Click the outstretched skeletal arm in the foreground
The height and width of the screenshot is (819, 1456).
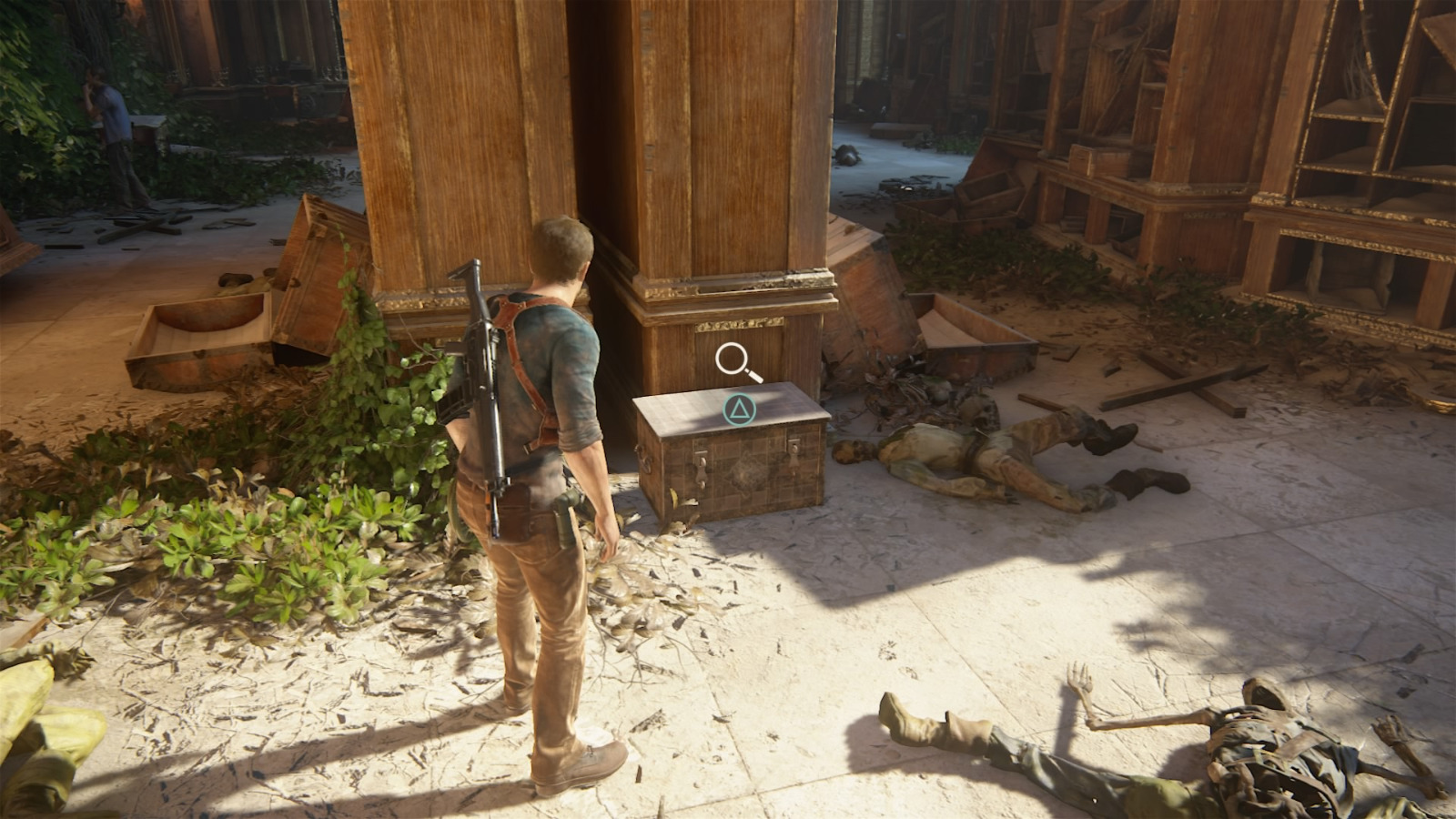click(1119, 719)
